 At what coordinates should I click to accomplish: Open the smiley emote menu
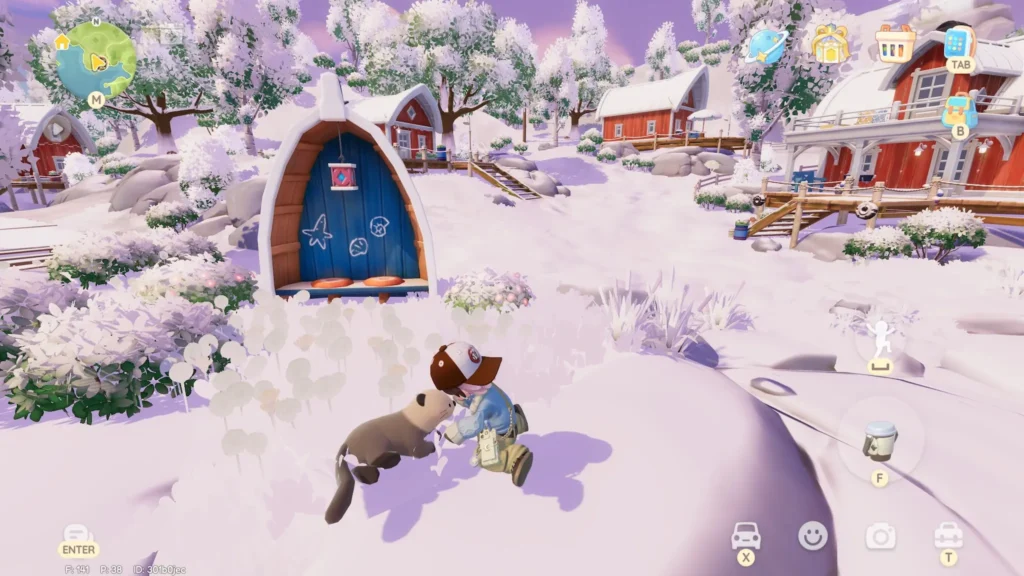pyautogui.click(x=813, y=536)
